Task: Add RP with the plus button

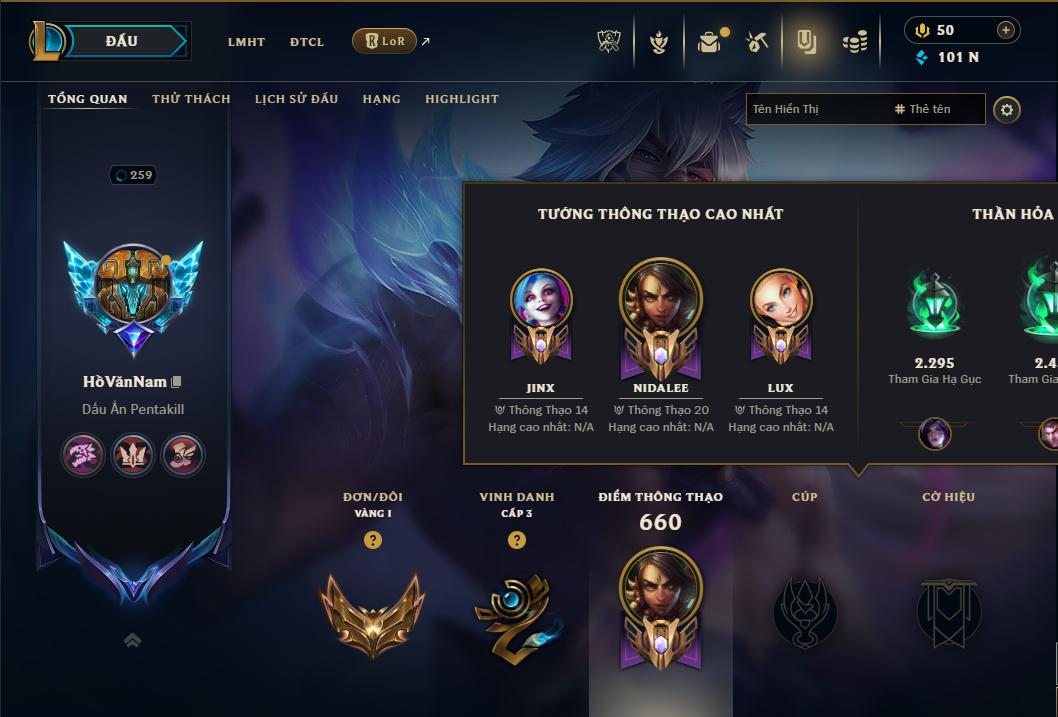Action: [1005, 30]
